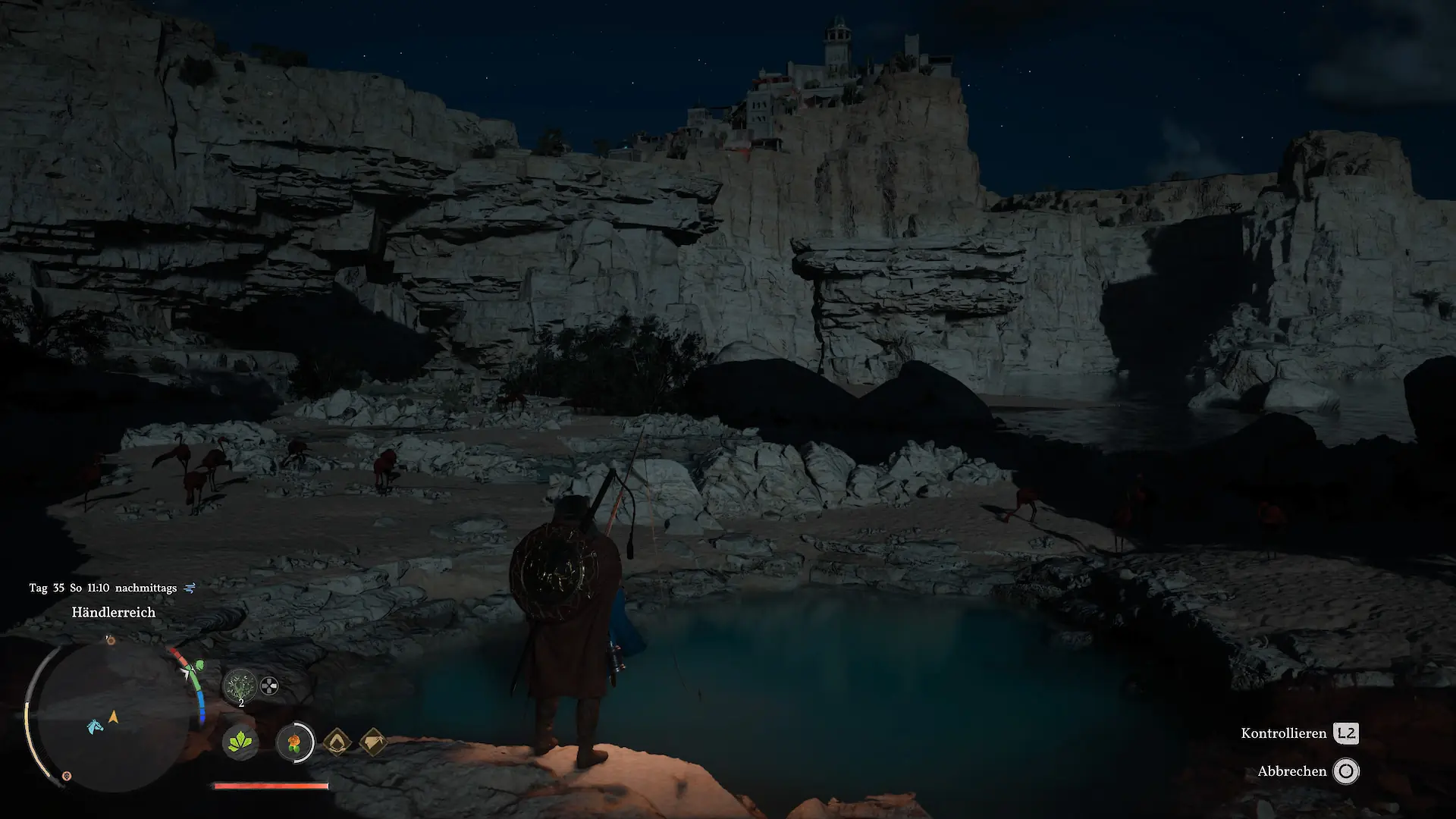
Task: Select the herb bush item slot
Action: coord(240,686)
